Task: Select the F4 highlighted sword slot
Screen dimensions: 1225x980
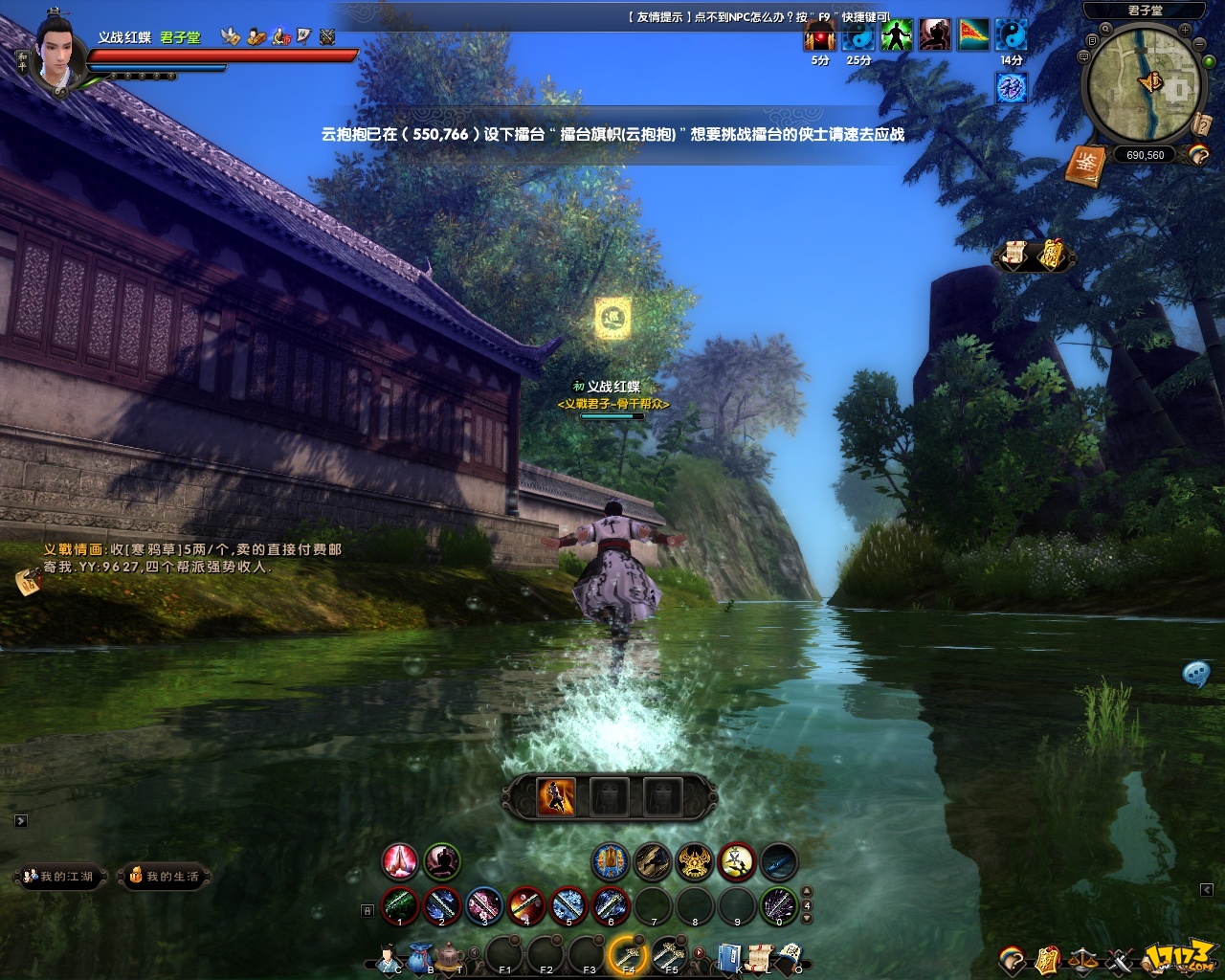Action: click(x=629, y=954)
